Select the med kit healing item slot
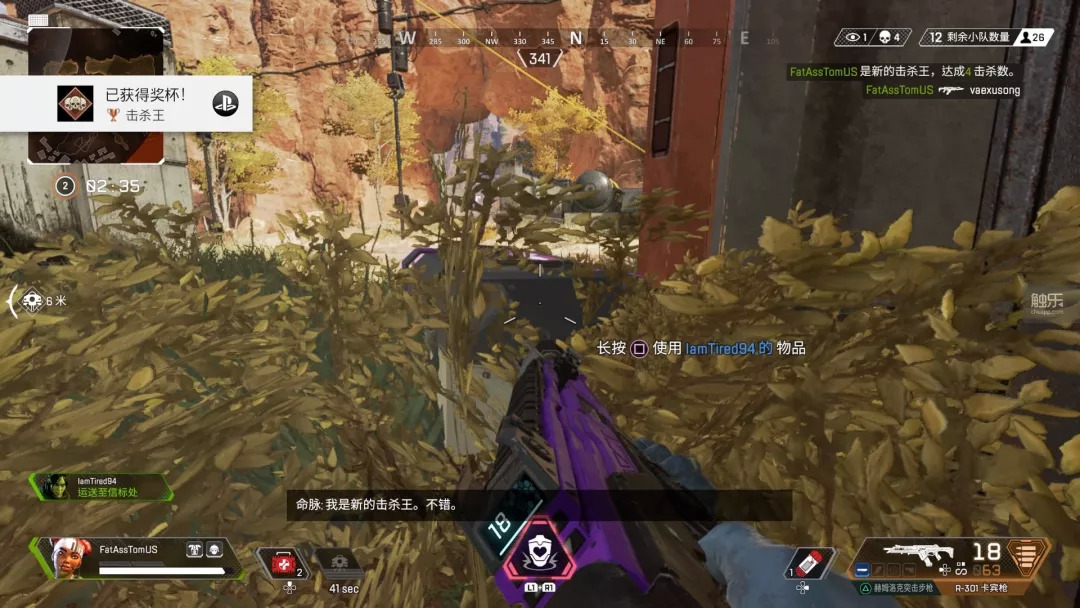This screenshot has width=1080, height=608. (x=284, y=564)
